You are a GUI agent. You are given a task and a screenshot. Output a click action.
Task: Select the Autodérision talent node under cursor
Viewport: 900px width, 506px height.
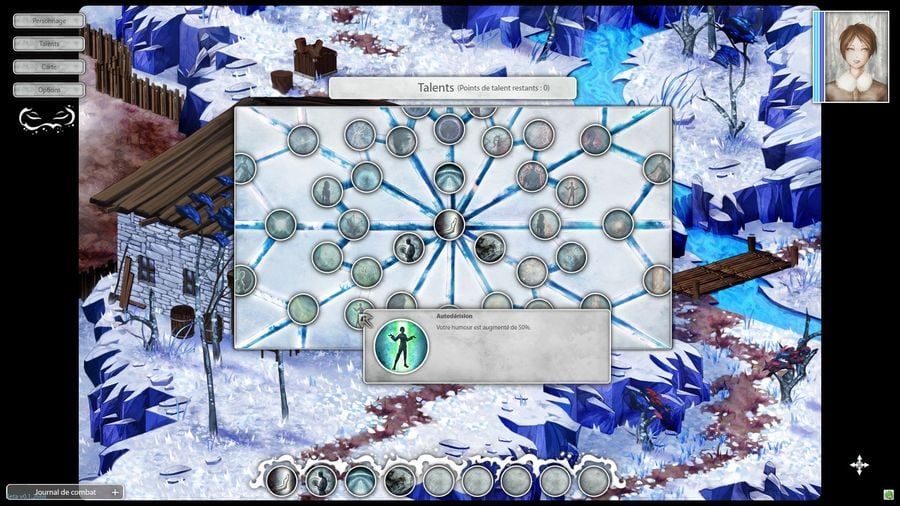coord(359,313)
